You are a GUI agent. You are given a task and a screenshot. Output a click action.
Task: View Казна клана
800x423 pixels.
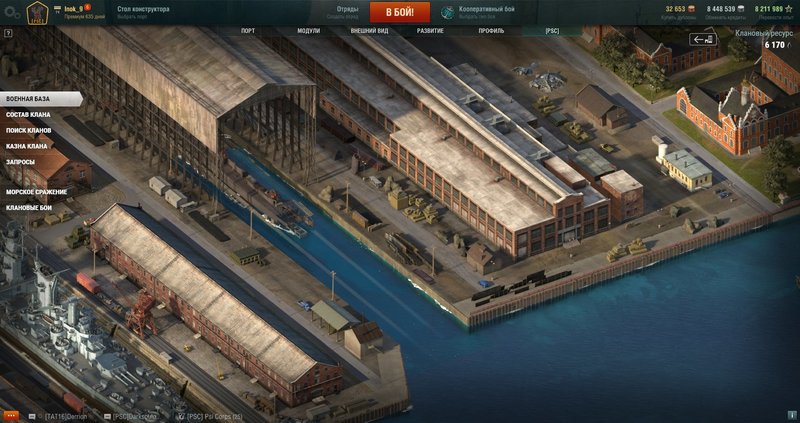tap(27, 147)
